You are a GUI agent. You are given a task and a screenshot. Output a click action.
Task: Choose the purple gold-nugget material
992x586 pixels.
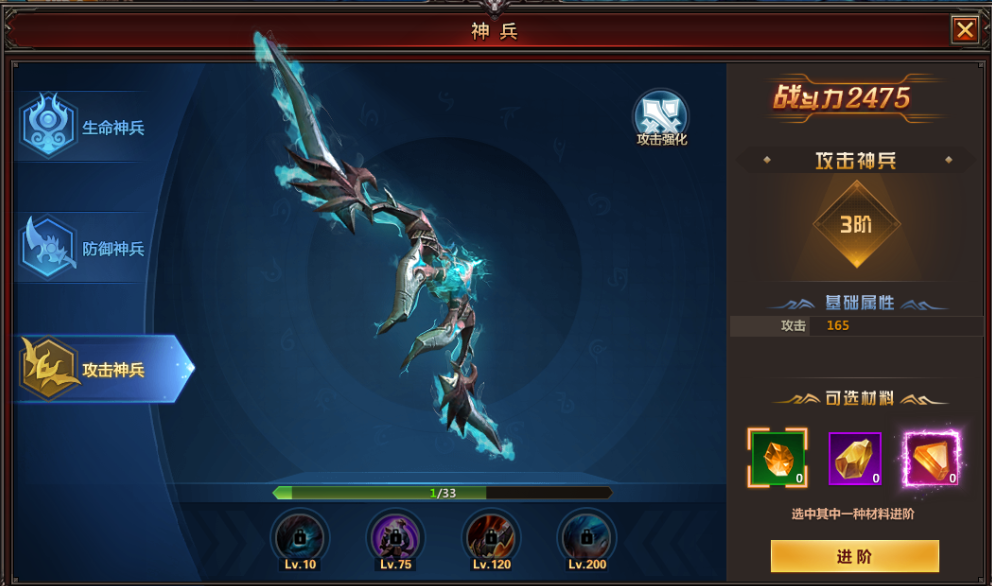[x=855, y=459]
